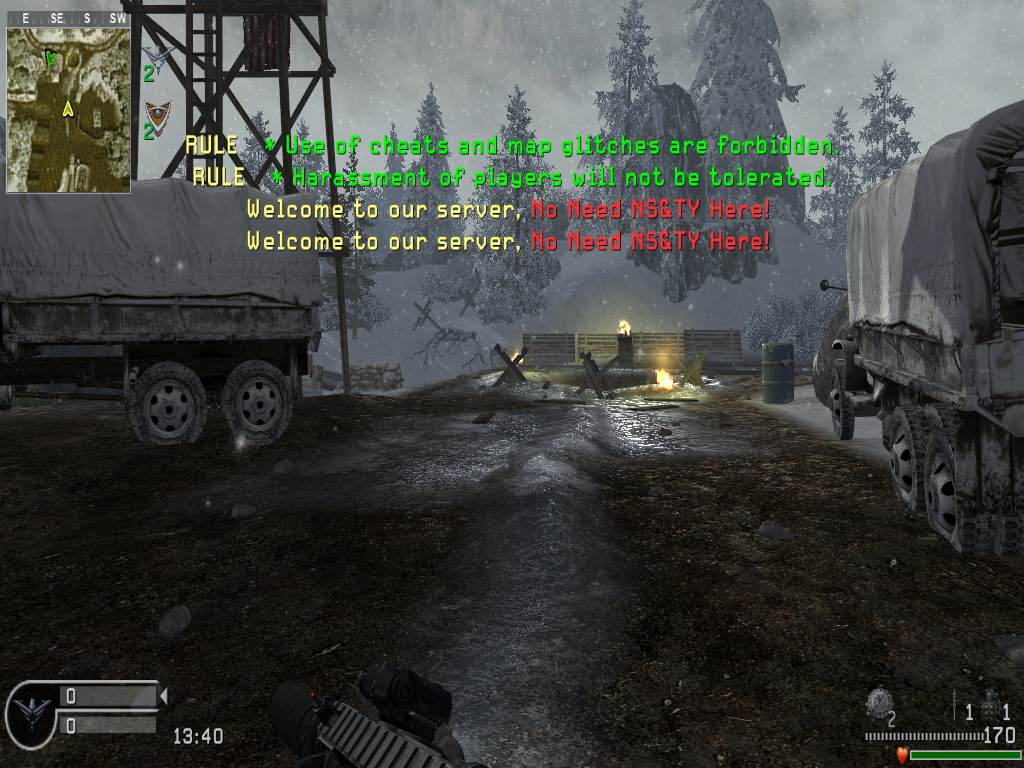This screenshot has height=768, width=1024.
Task: Click the player rank chevron badge
Action: click(30, 711)
